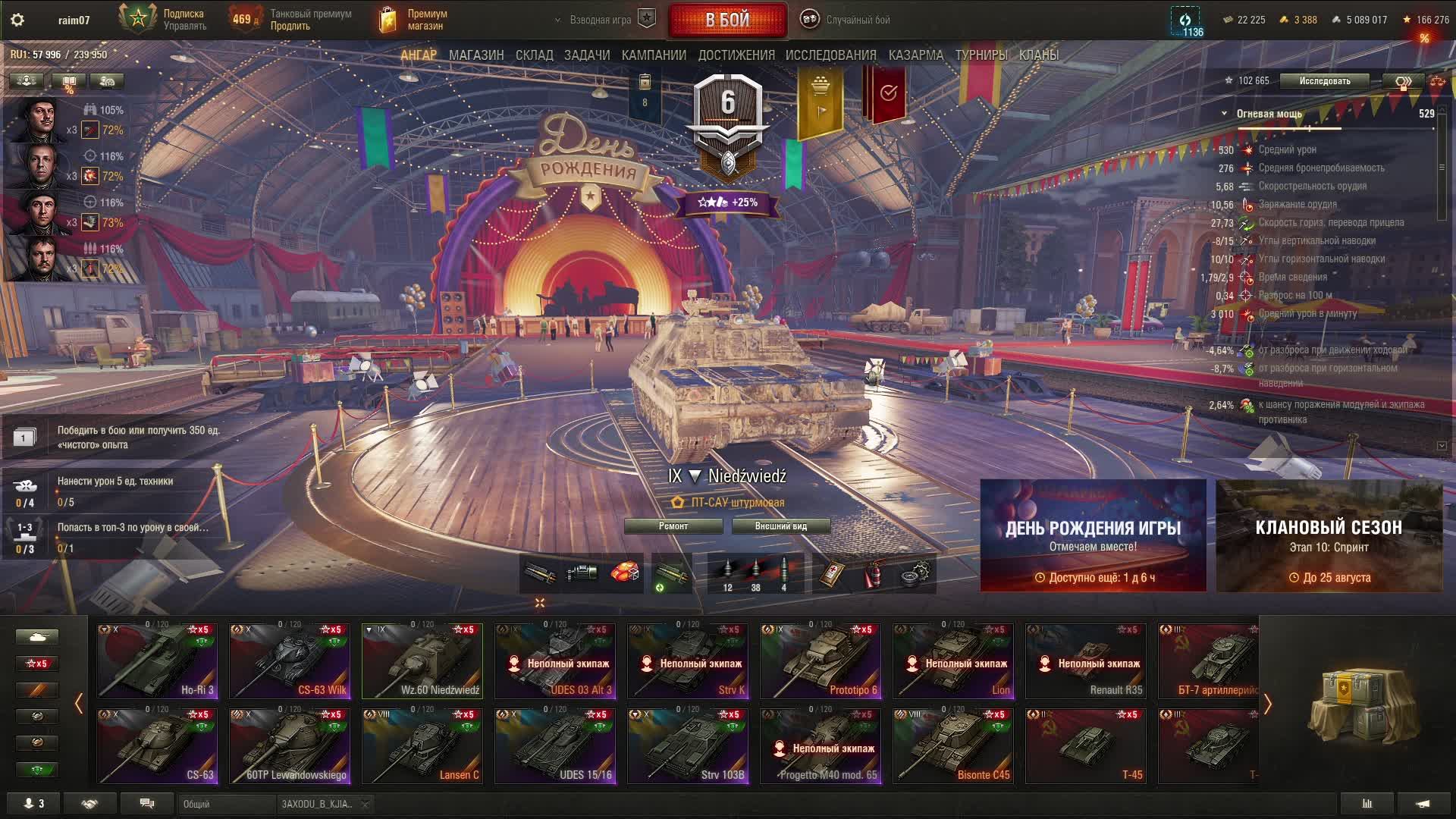
Task: Open the День рождения игры event banner
Action: pyautogui.click(x=1093, y=535)
